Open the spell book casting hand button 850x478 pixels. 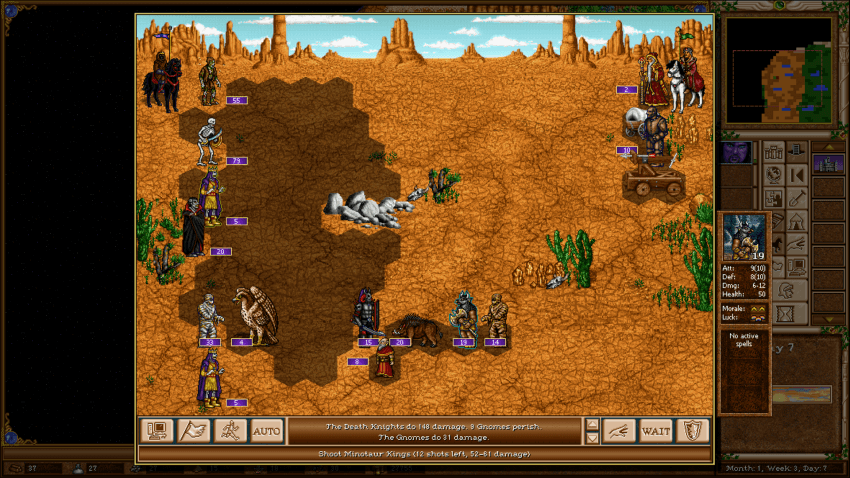619,431
